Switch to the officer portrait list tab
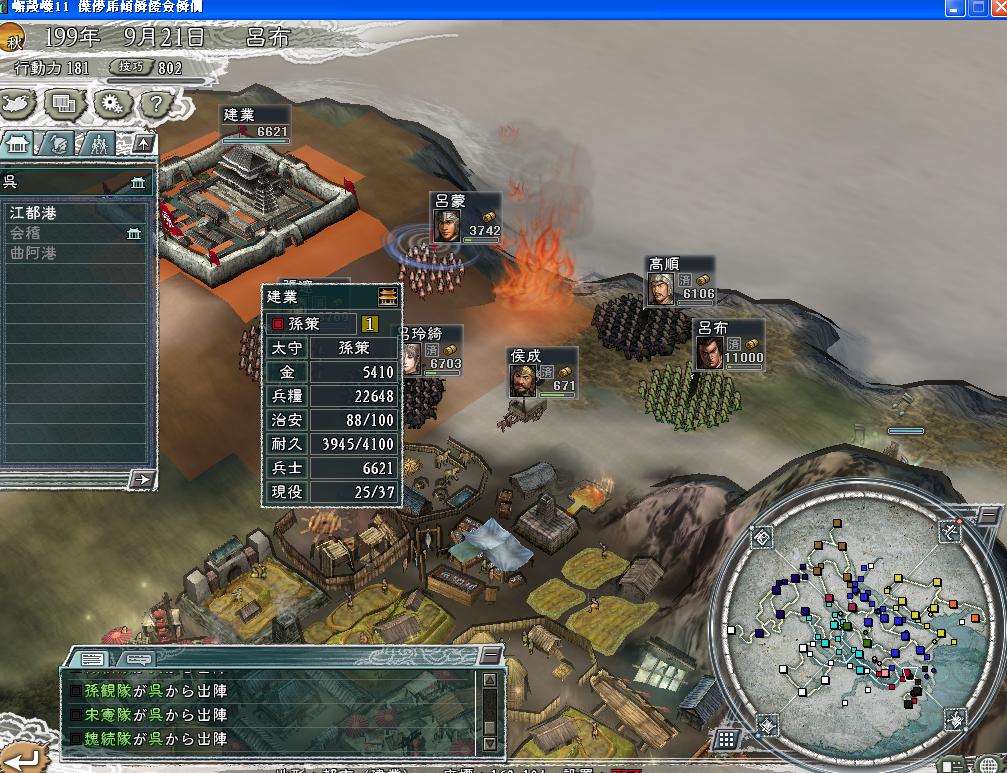This screenshot has width=1007, height=773. 59,143
